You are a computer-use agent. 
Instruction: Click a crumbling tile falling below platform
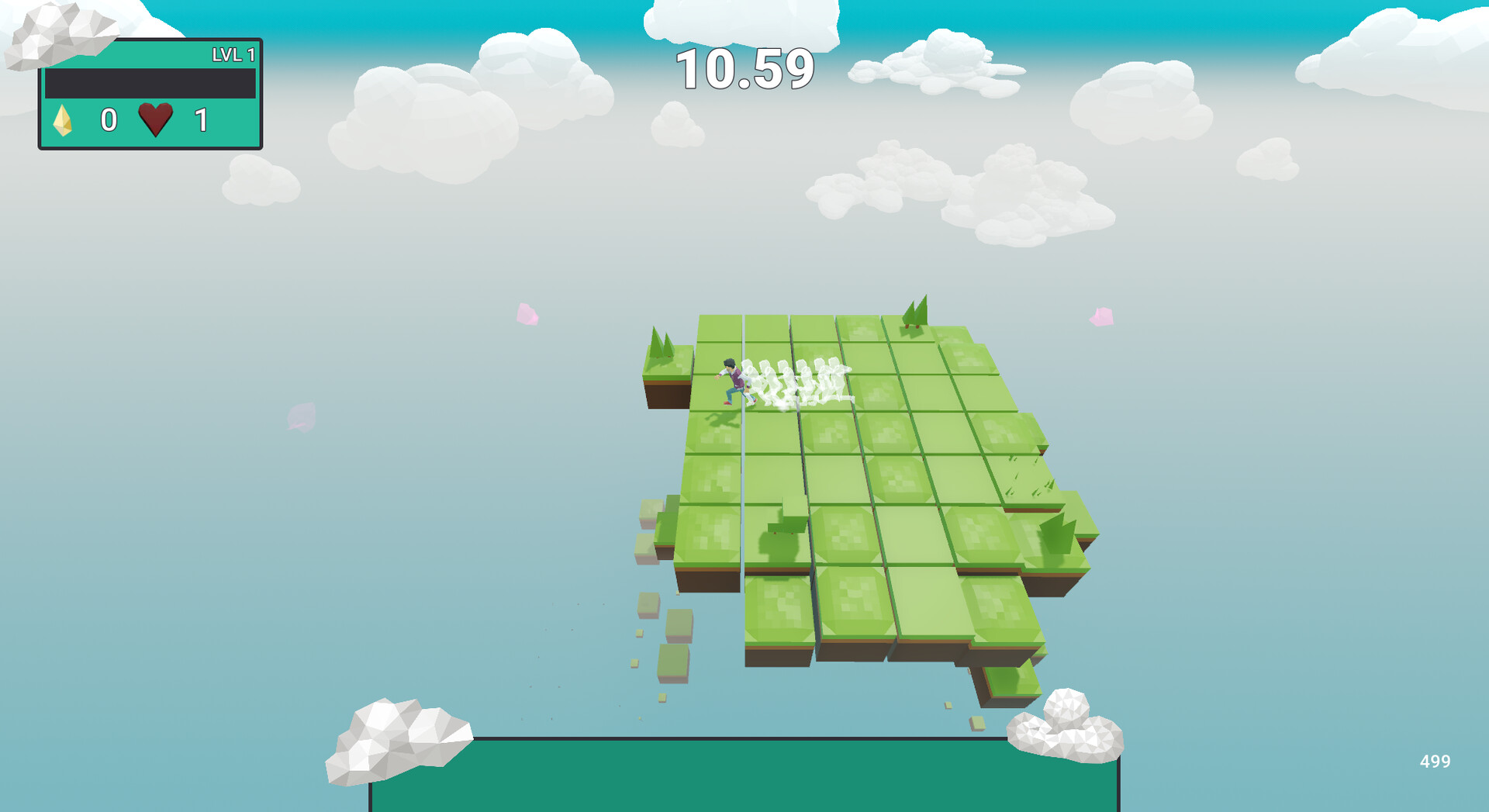(672, 664)
